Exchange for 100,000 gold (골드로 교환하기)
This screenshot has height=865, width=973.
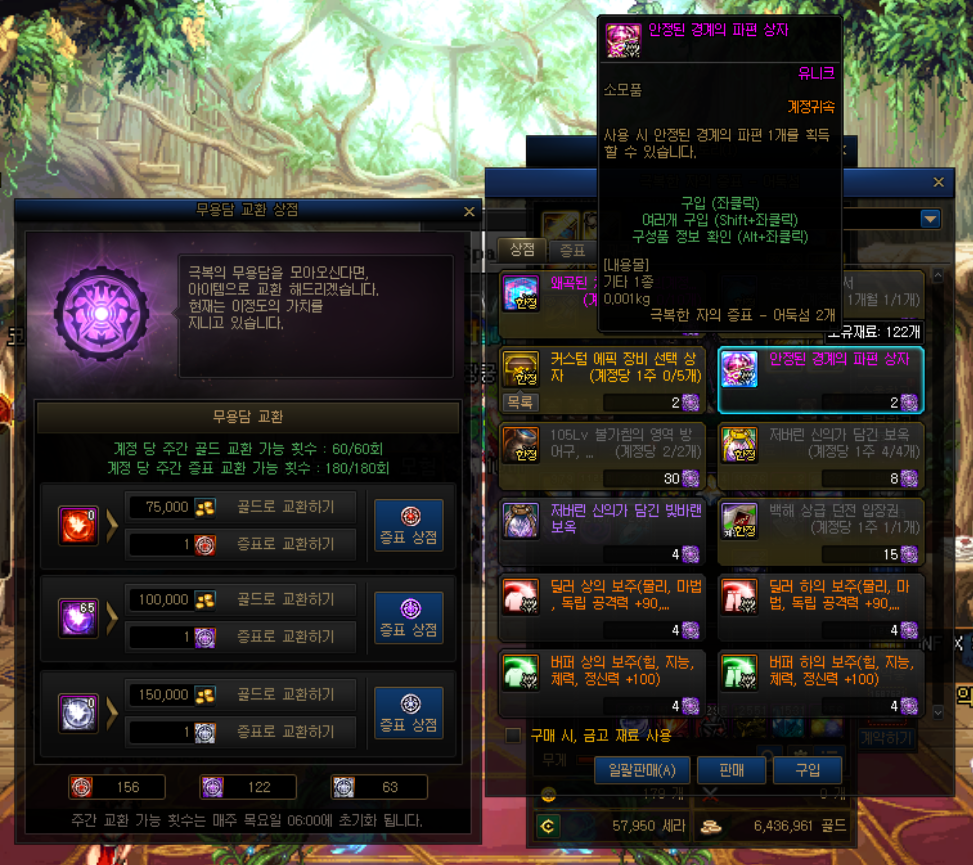point(285,600)
